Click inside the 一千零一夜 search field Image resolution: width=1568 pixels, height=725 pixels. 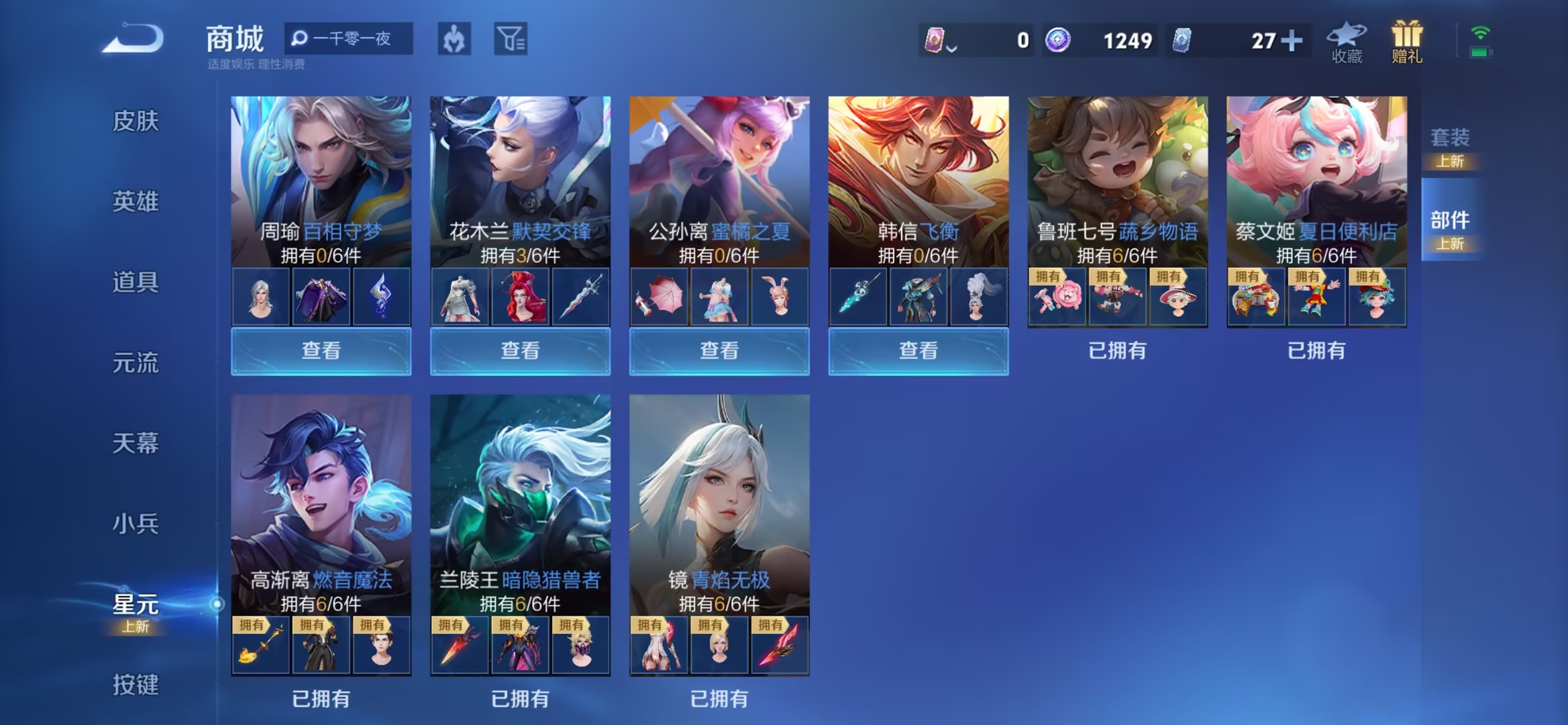[356, 39]
